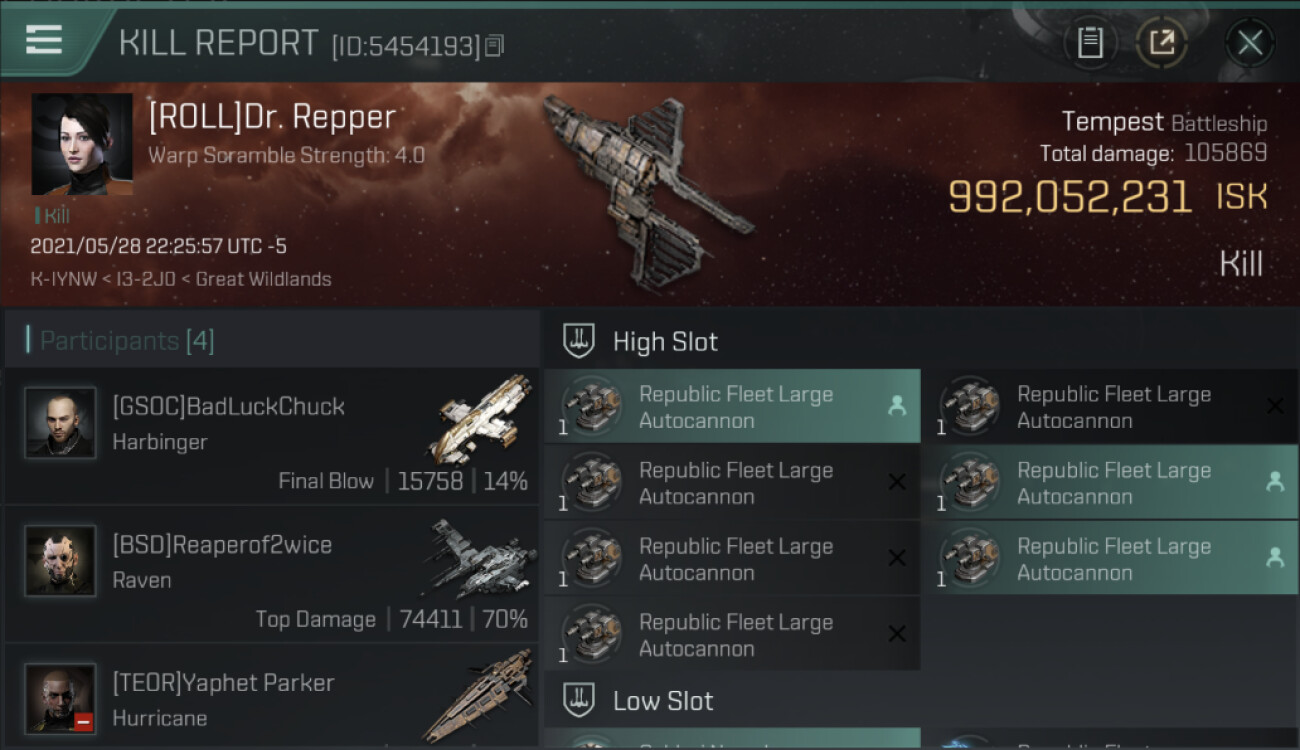This screenshot has height=750, width=1300.
Task: Close the kill report window
Action: [x=1249, y=42]
